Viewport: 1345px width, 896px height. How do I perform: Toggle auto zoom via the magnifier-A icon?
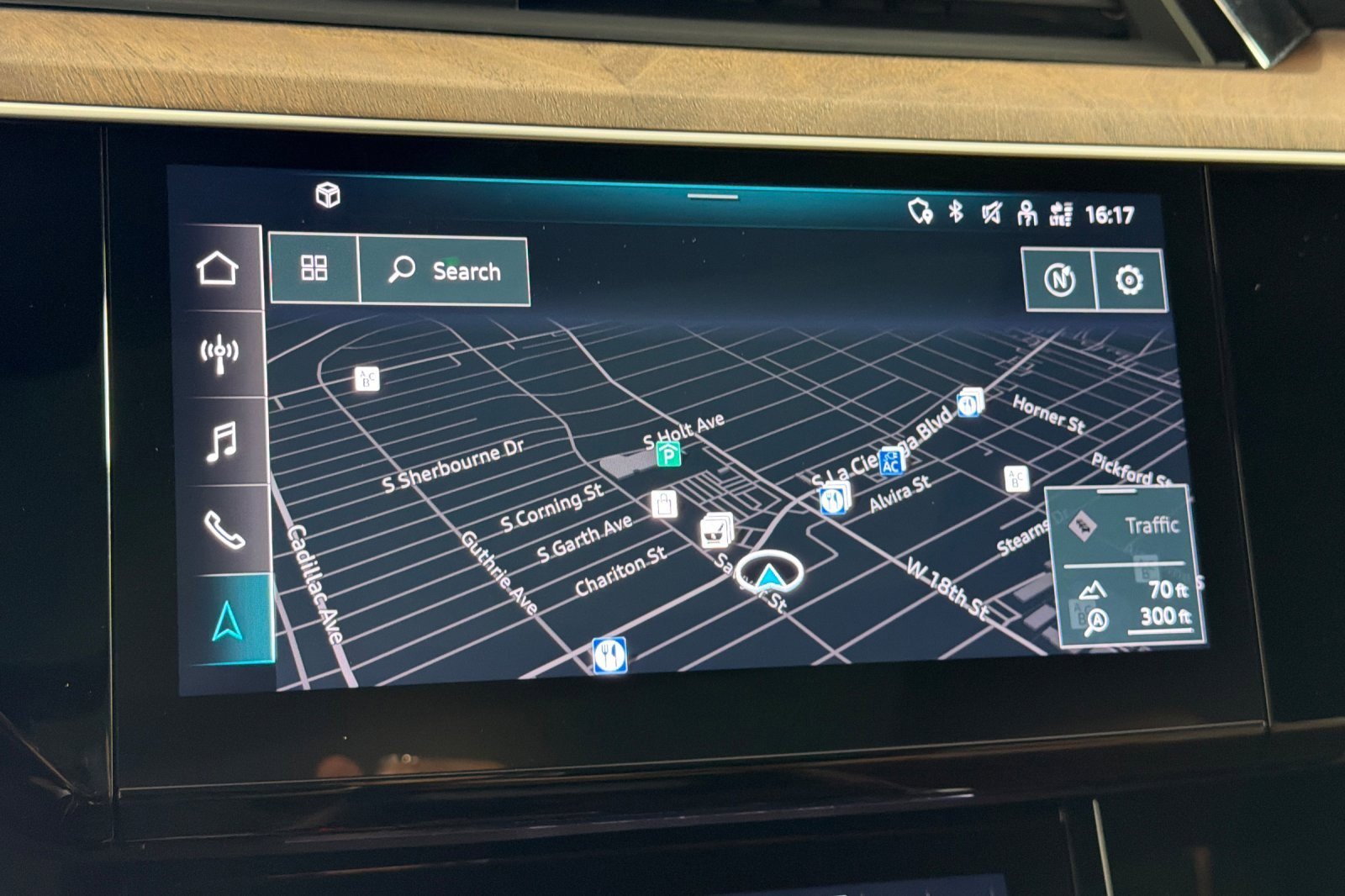pos(1095,621)
